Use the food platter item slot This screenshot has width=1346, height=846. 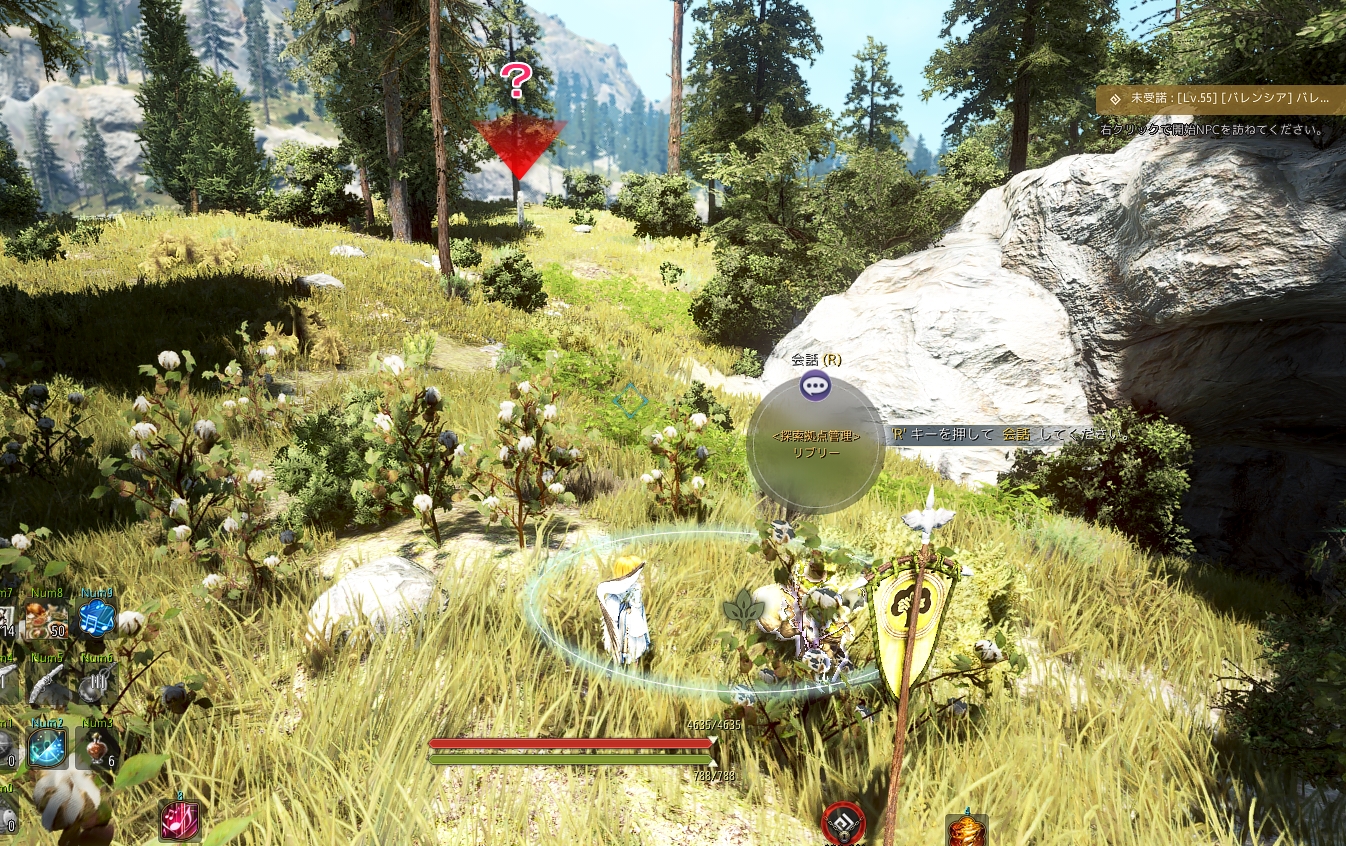(46, 619)
